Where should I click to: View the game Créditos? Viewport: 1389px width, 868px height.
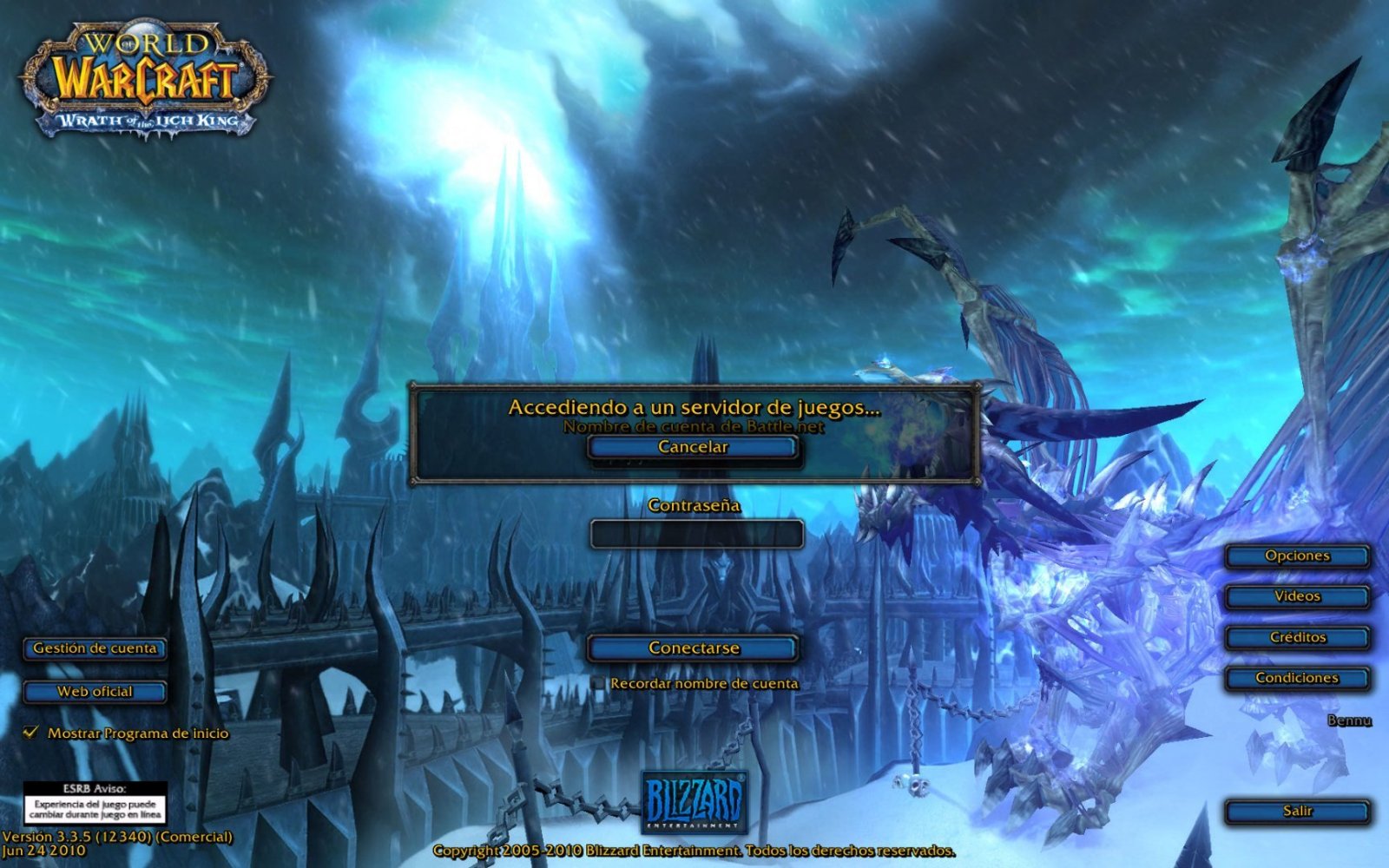pos(1296,636)
